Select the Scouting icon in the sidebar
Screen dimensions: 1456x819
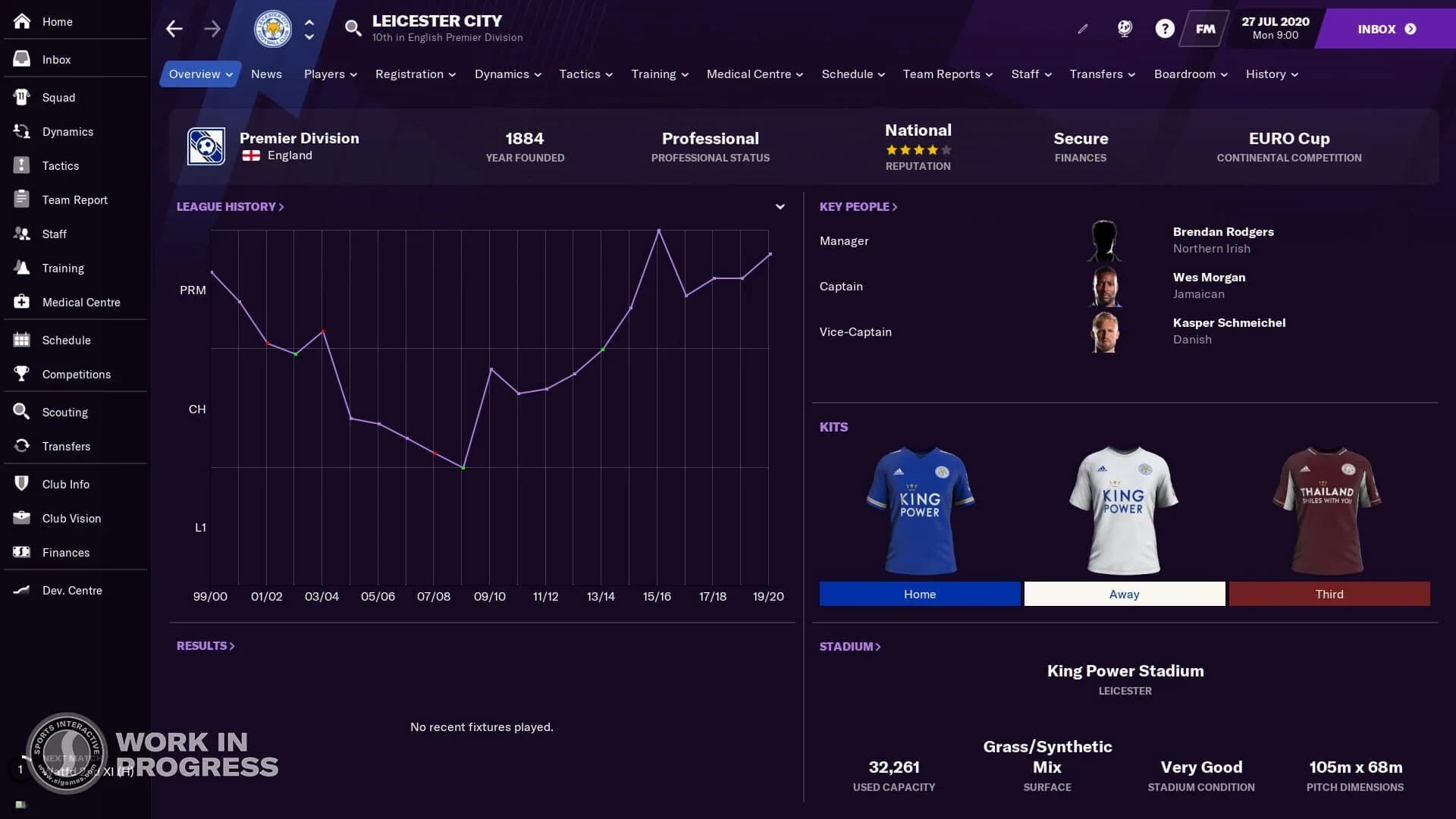(x=64, y=412)
